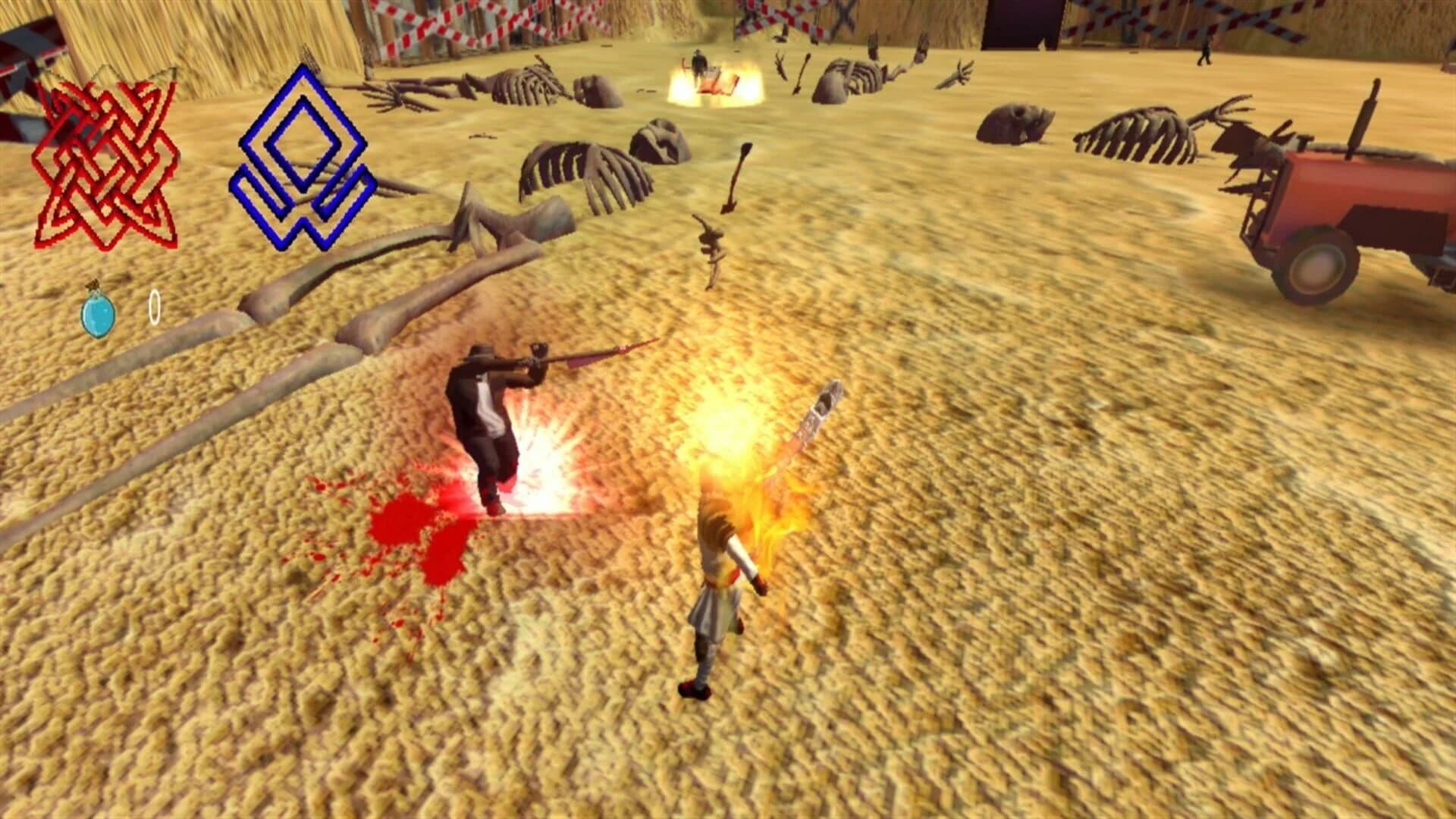Click the blood splatter on the sand

tap(402, 531)
